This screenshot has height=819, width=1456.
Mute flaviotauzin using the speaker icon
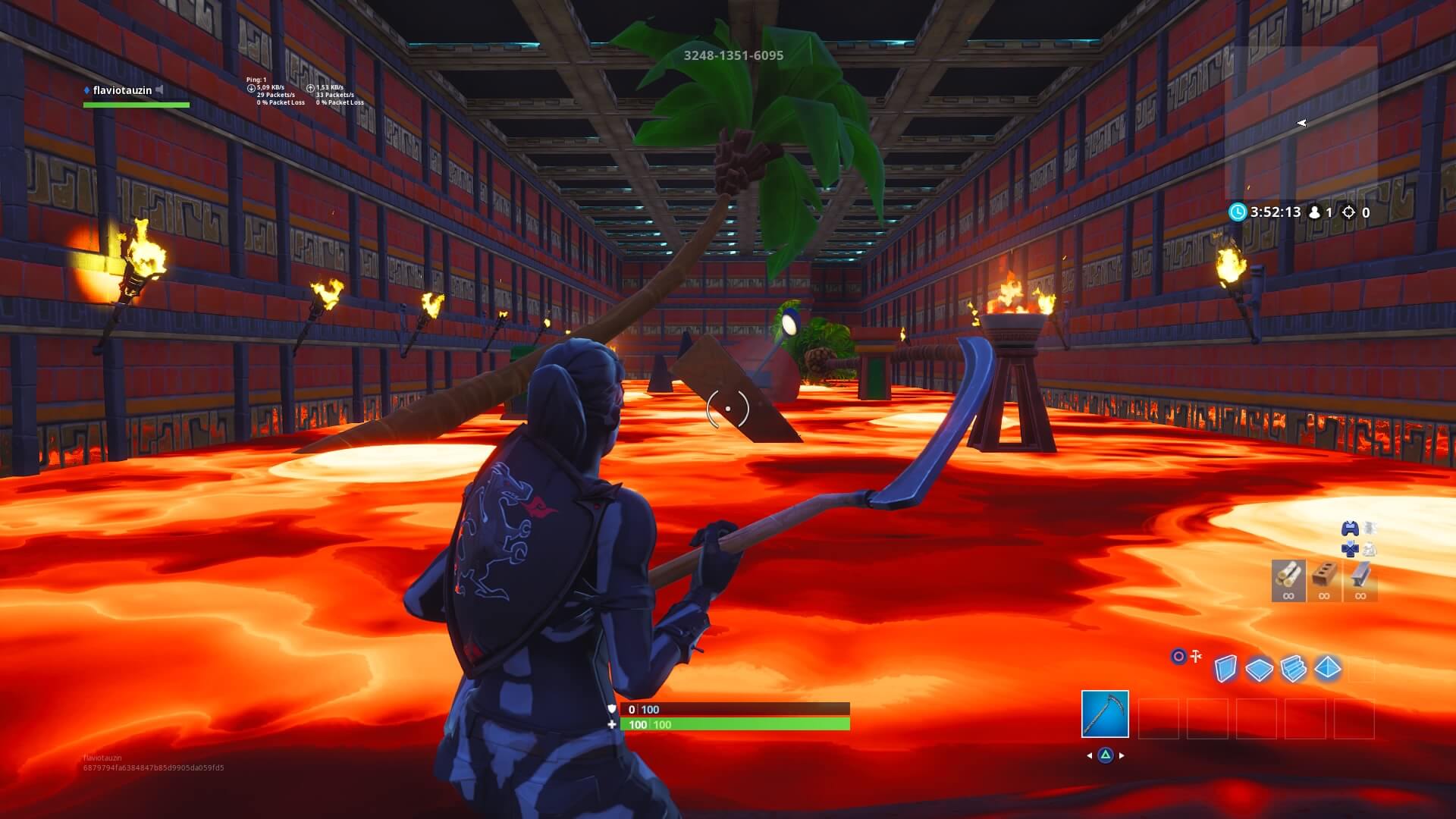coord(158,89)
